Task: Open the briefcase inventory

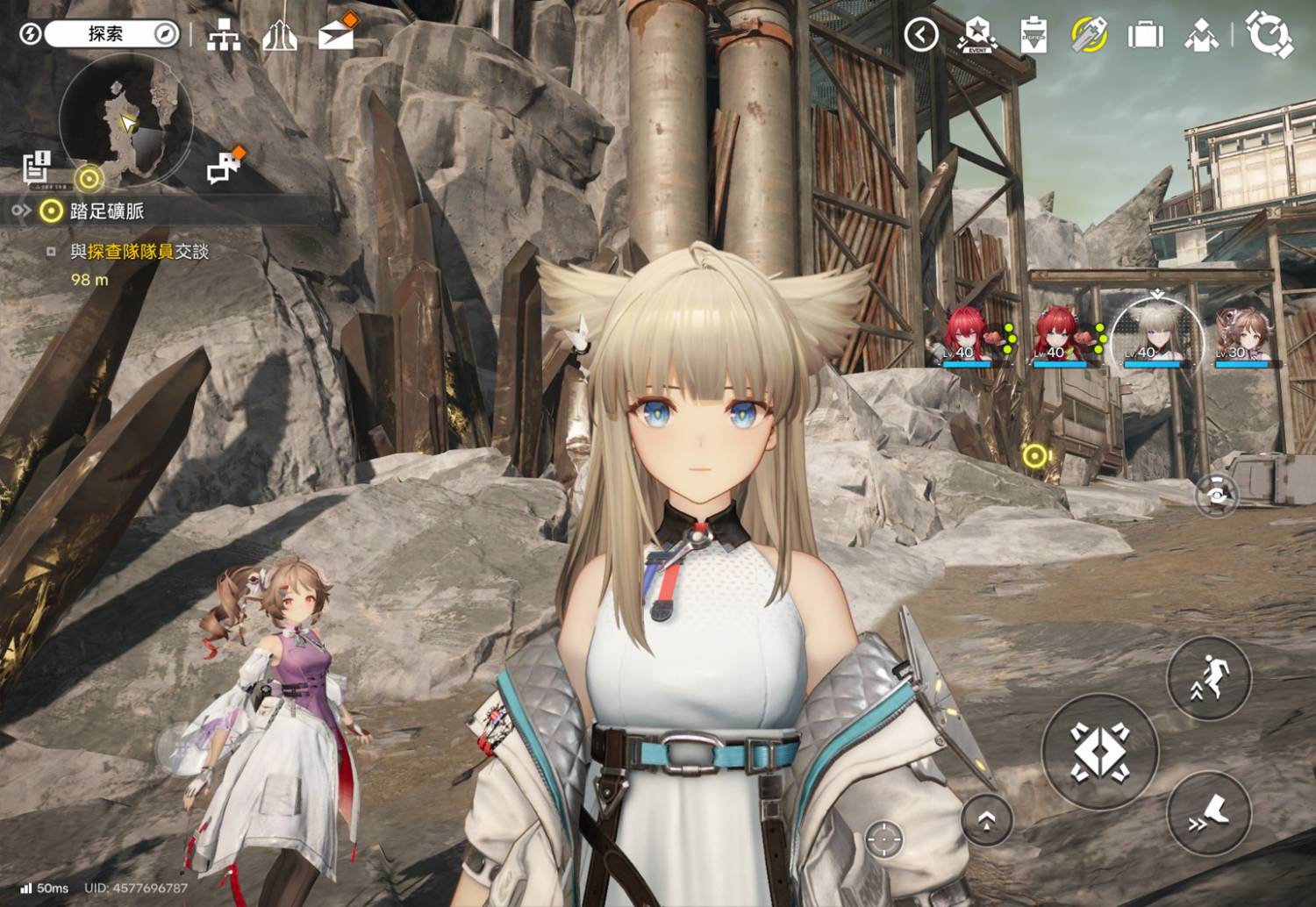Action: pos(1145,35)
